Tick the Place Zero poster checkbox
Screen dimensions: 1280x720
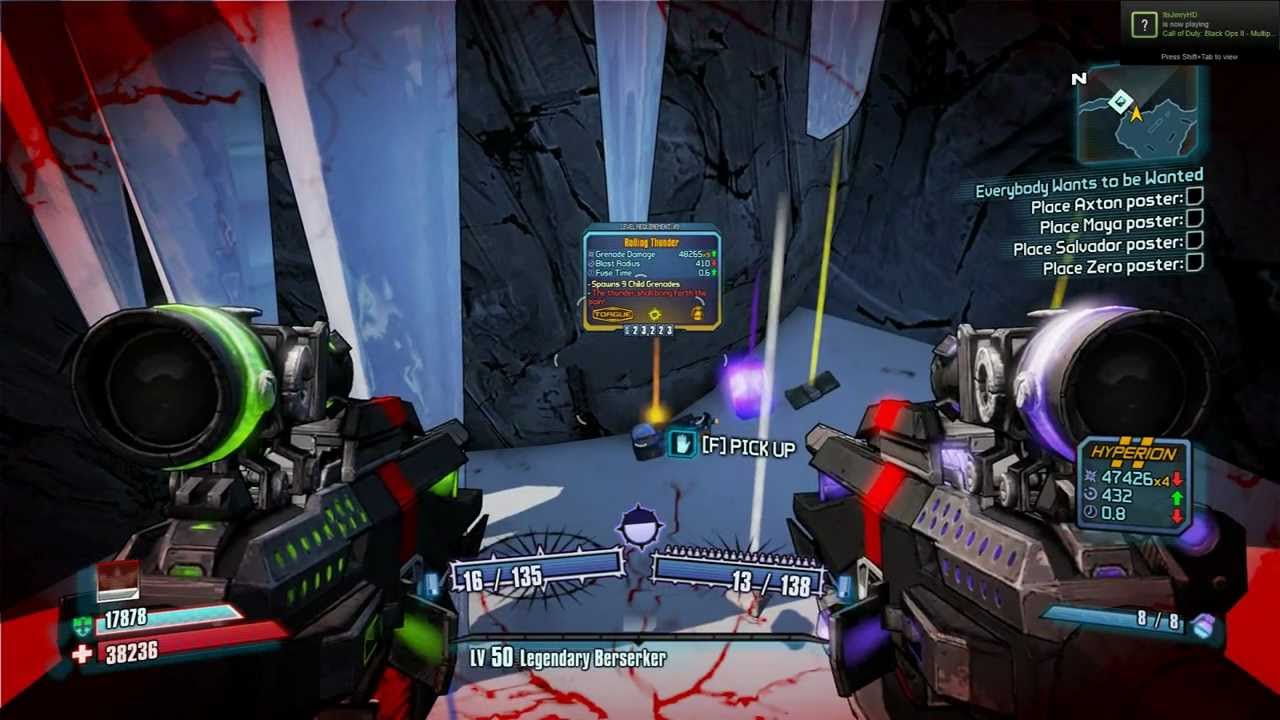click(1194, 262)
